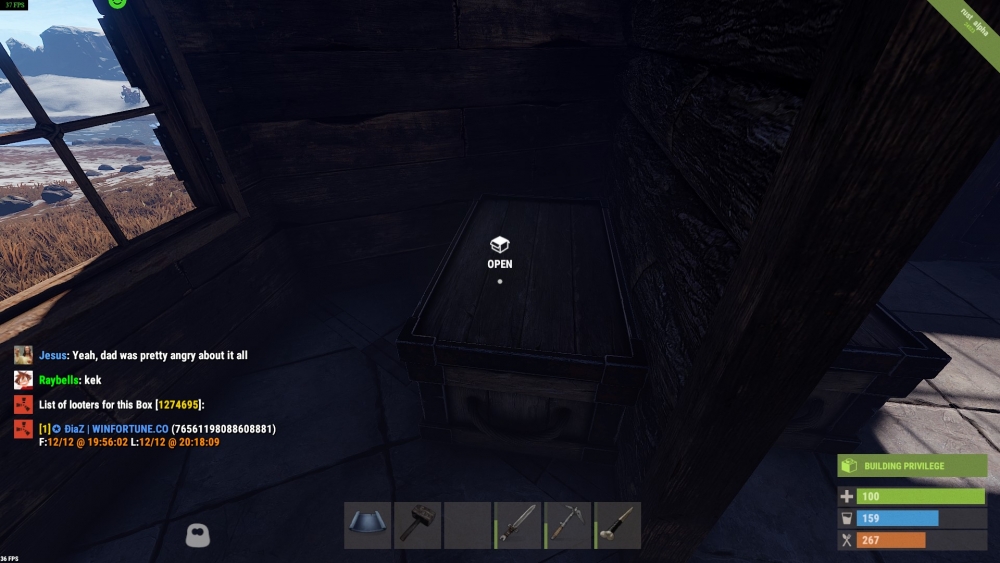Click Jesus's avatar in the chat
Viewport: 1000px width, 563px height.
23,355
